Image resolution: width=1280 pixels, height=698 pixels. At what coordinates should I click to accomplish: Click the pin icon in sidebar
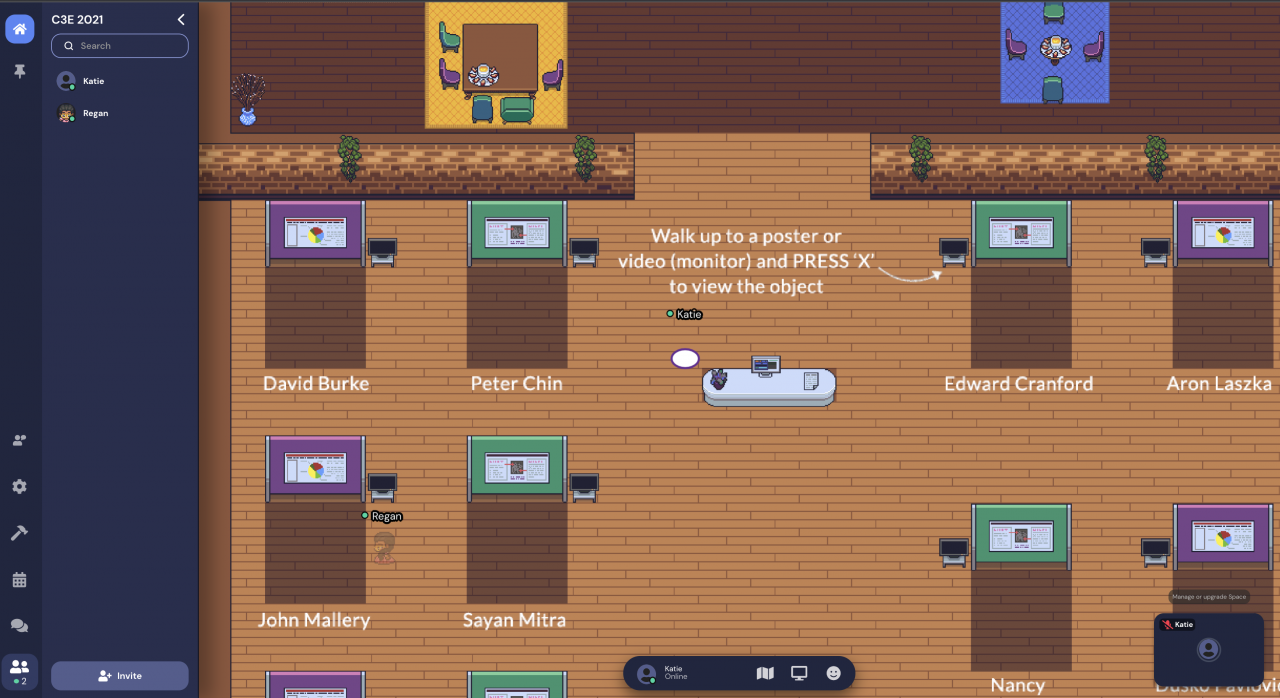(20, 72)
